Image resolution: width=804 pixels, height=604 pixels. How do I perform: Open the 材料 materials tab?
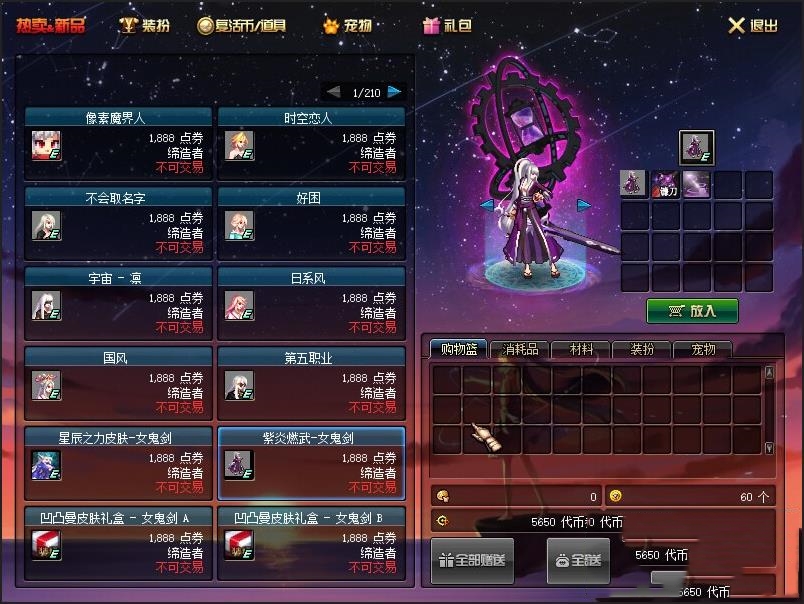click(581, 349)
